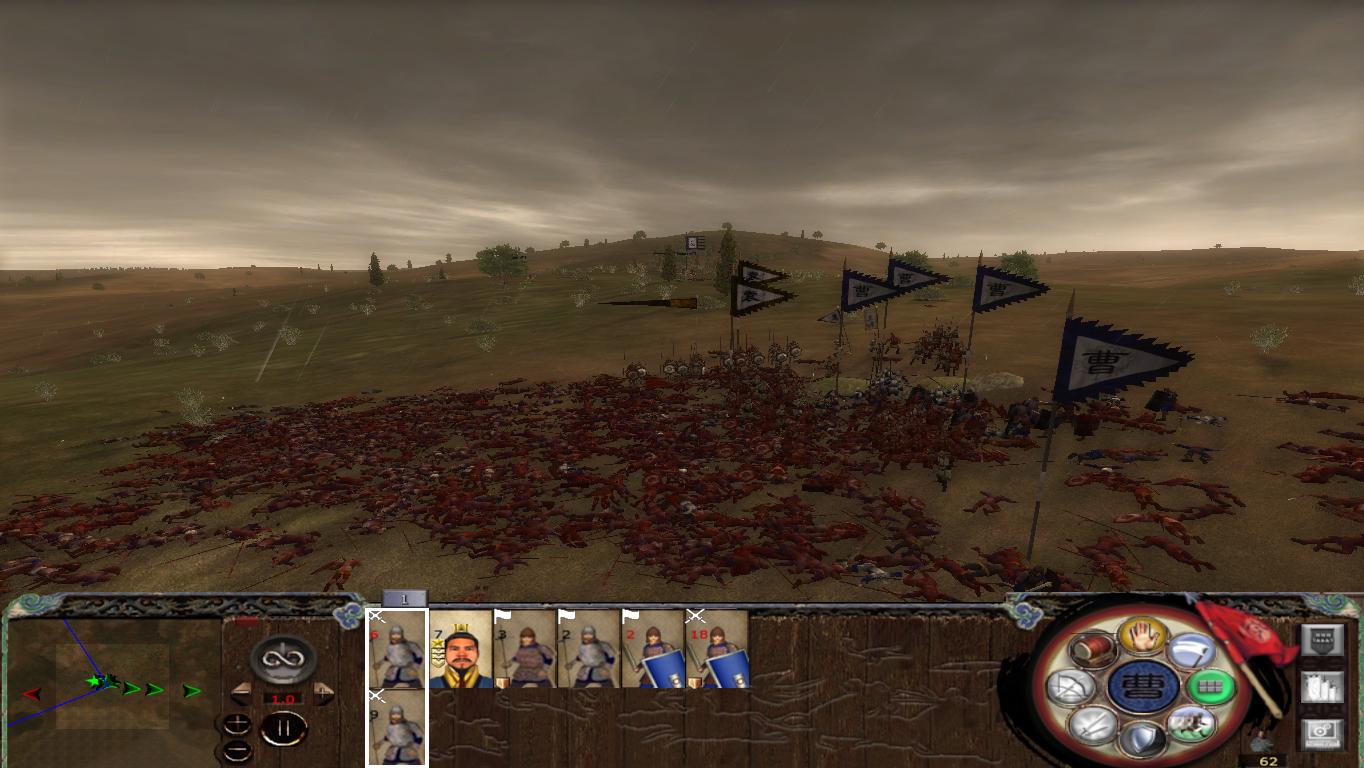1364x768 pixels.
Task: Click the crossed swords melee command icon
Action: pos(1095,725)
